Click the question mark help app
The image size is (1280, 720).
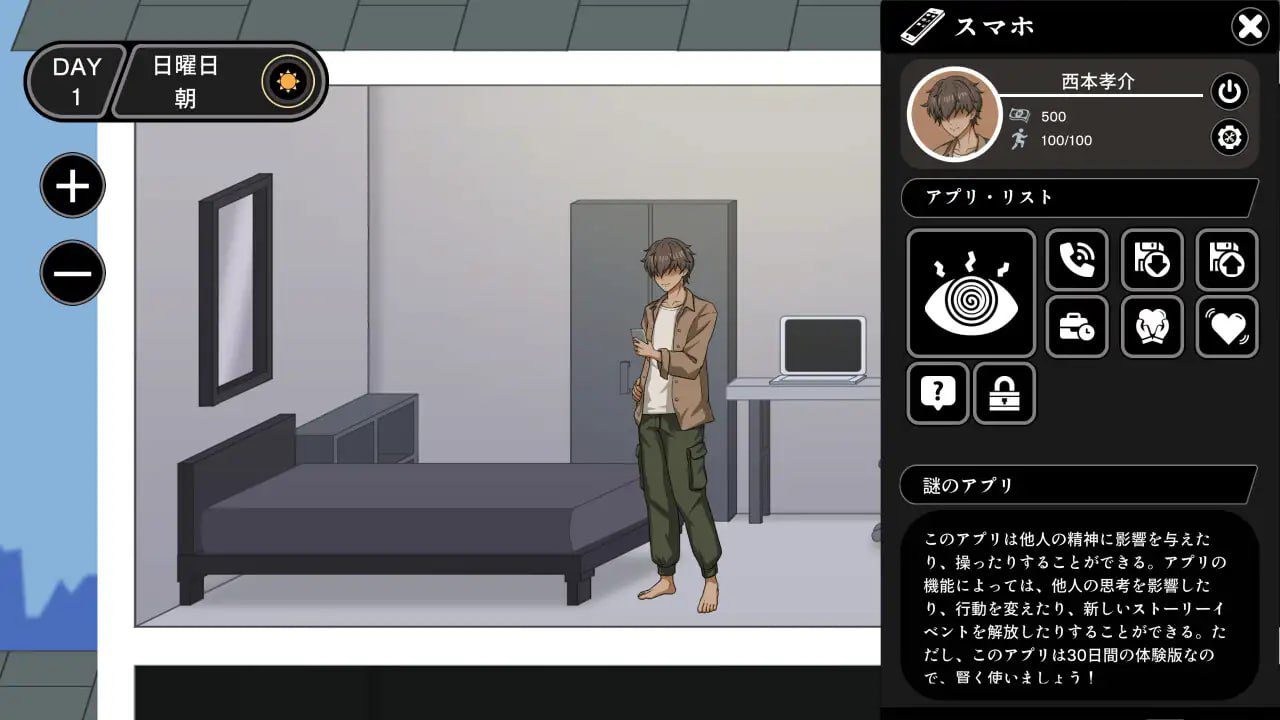tap(937, 394)
